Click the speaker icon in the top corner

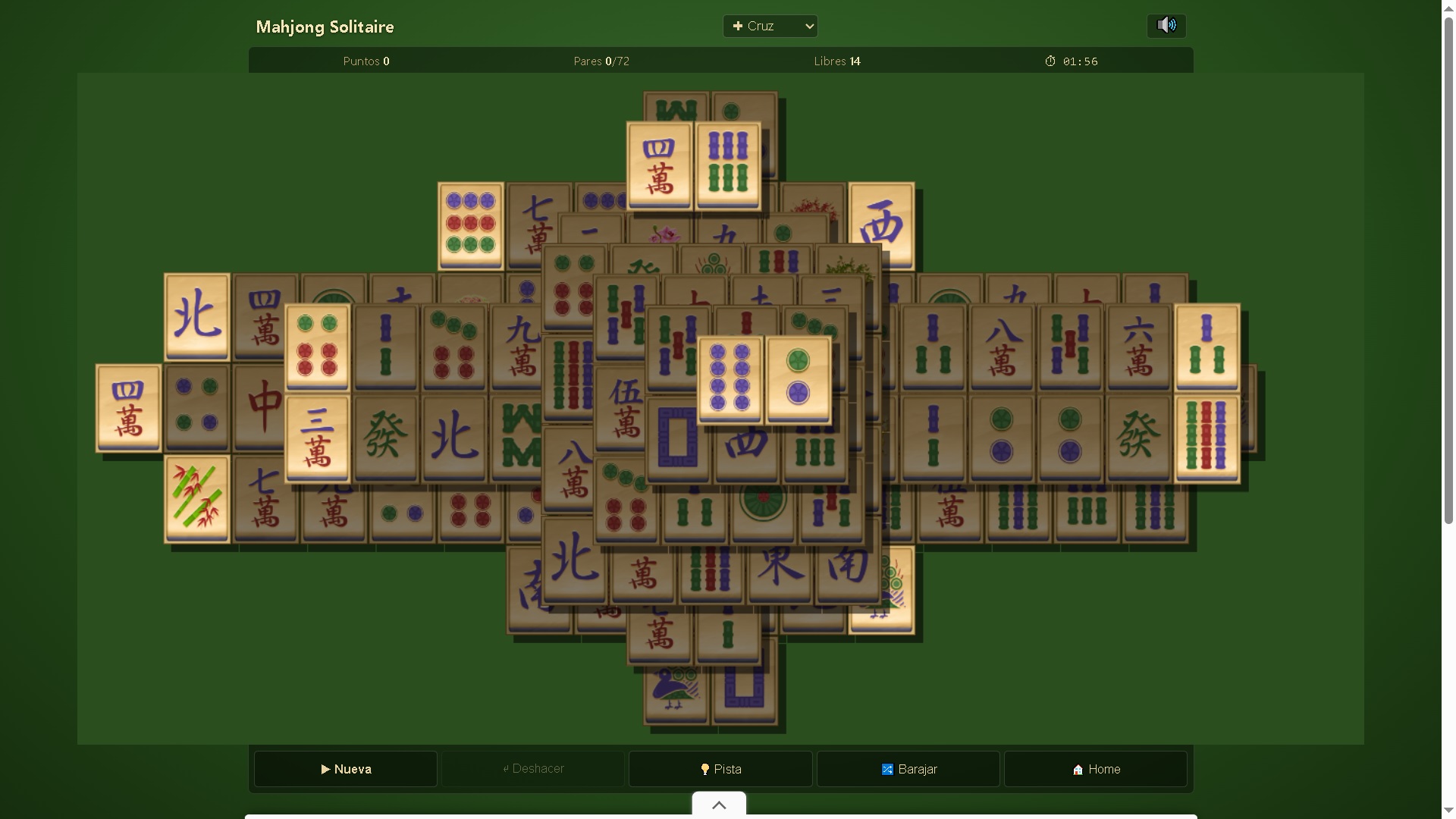(1166, 25)
